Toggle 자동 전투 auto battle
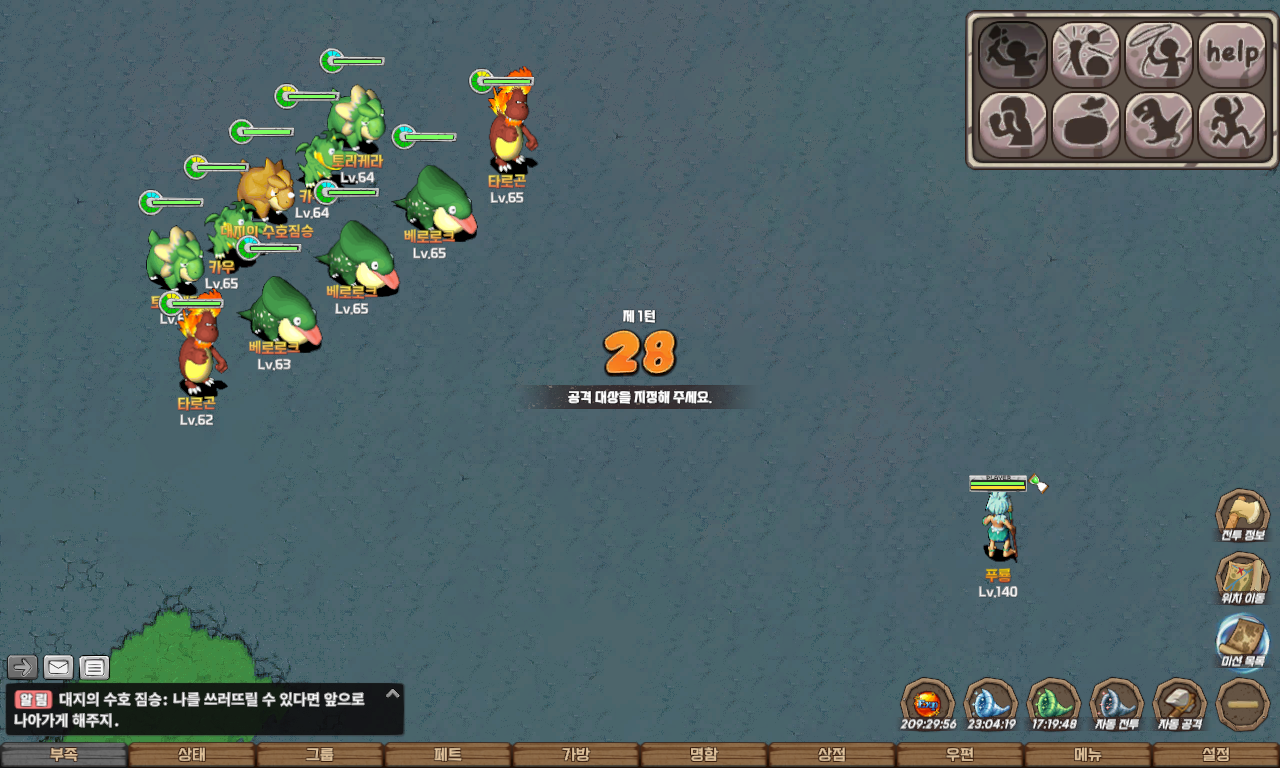The image size is (1280, 768). [x=1116, y=704]
